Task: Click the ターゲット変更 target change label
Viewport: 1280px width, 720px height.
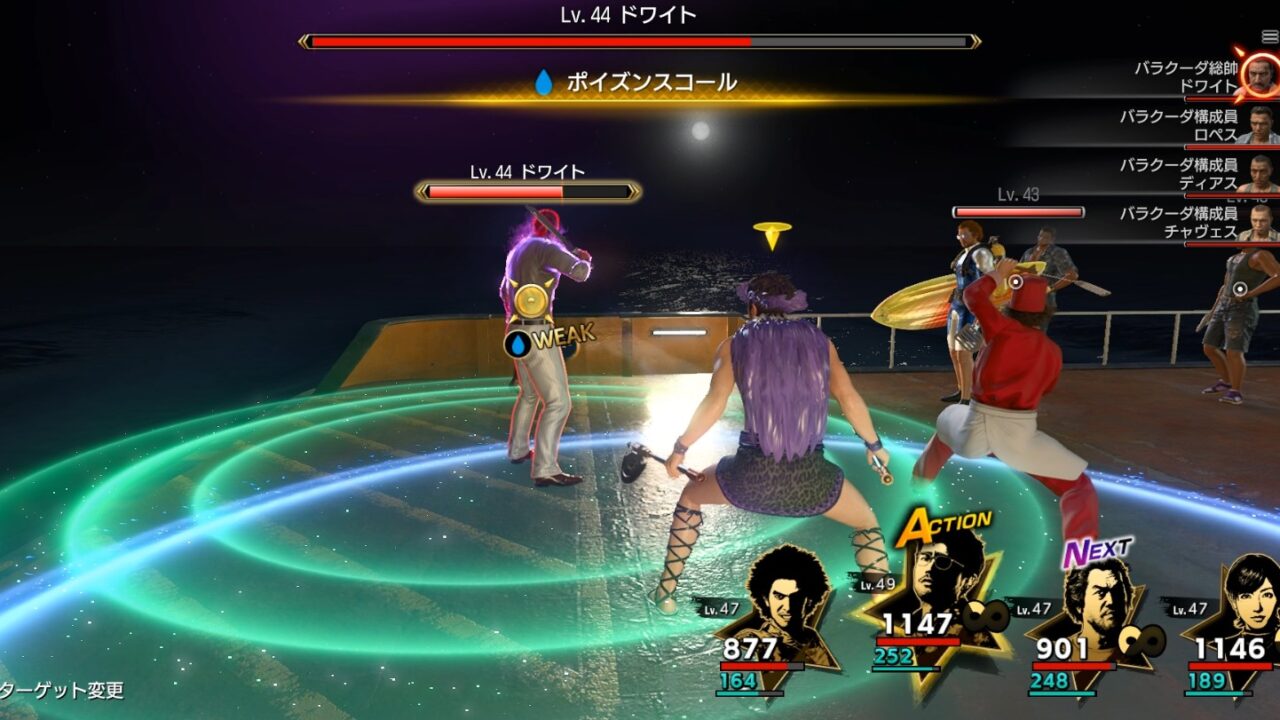Action: [62, 691]
